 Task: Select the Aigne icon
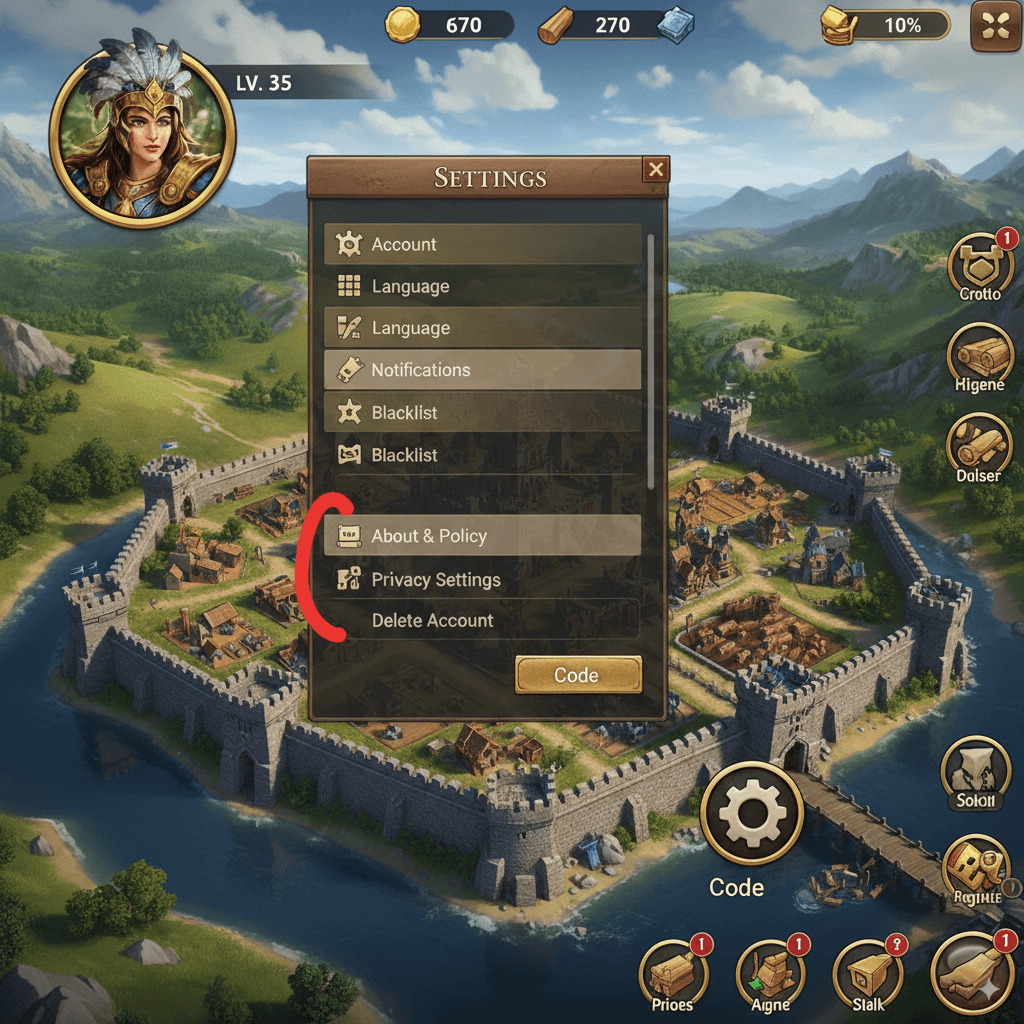tap(770, 973)
